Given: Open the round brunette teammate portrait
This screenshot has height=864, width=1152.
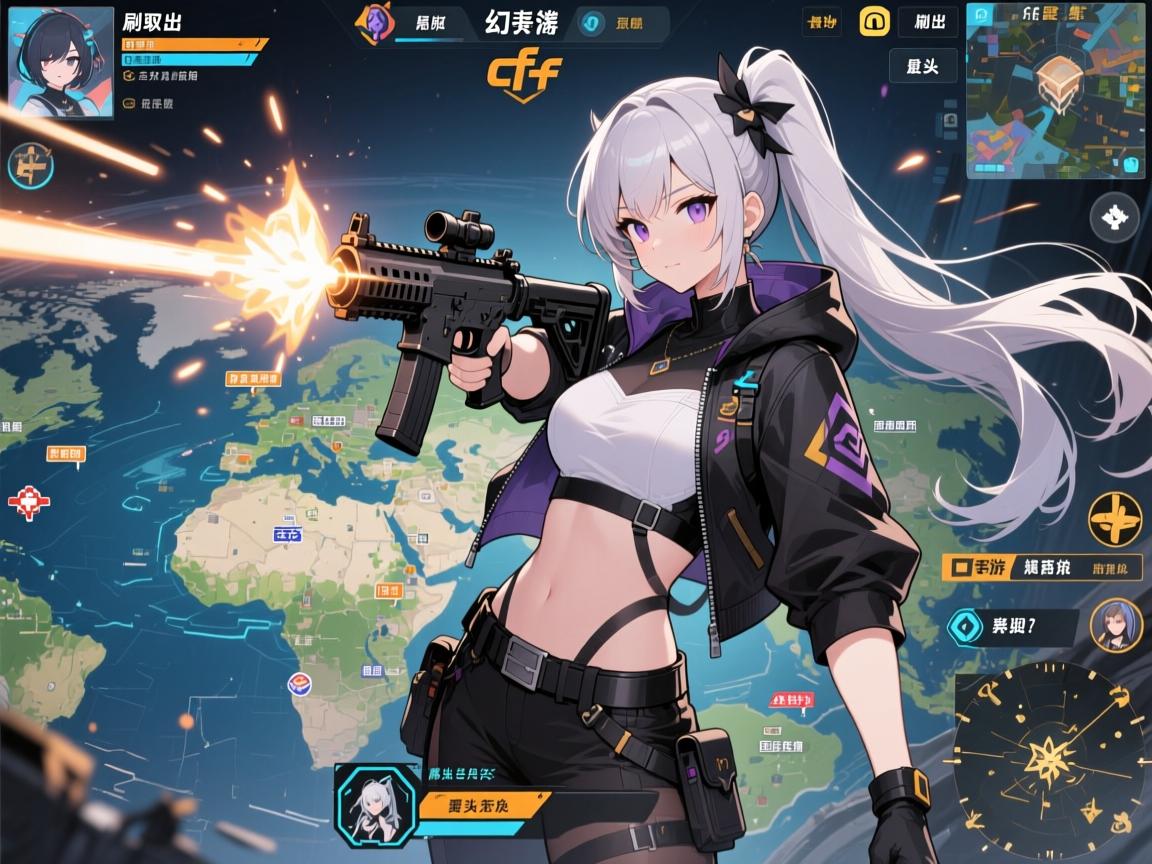Looking at the screenshot, I should tap(1115, 626).
